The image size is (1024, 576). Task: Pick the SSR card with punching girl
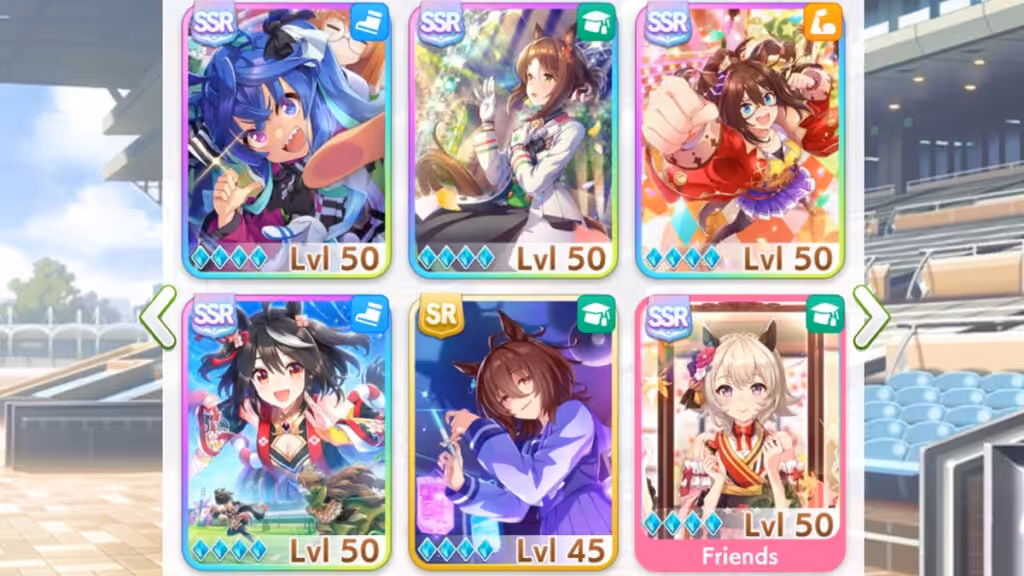740,140
